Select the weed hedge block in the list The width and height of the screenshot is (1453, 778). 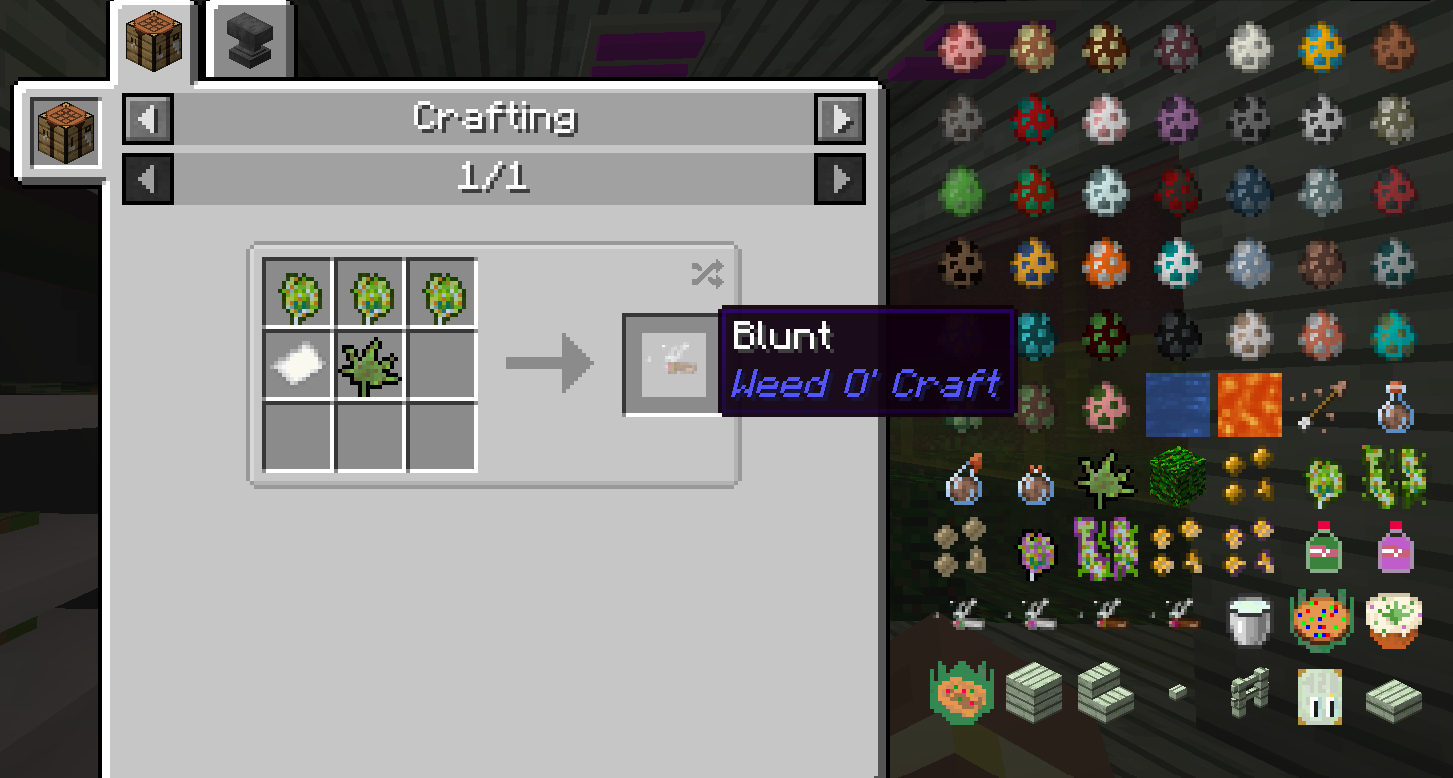point(1176,478)
